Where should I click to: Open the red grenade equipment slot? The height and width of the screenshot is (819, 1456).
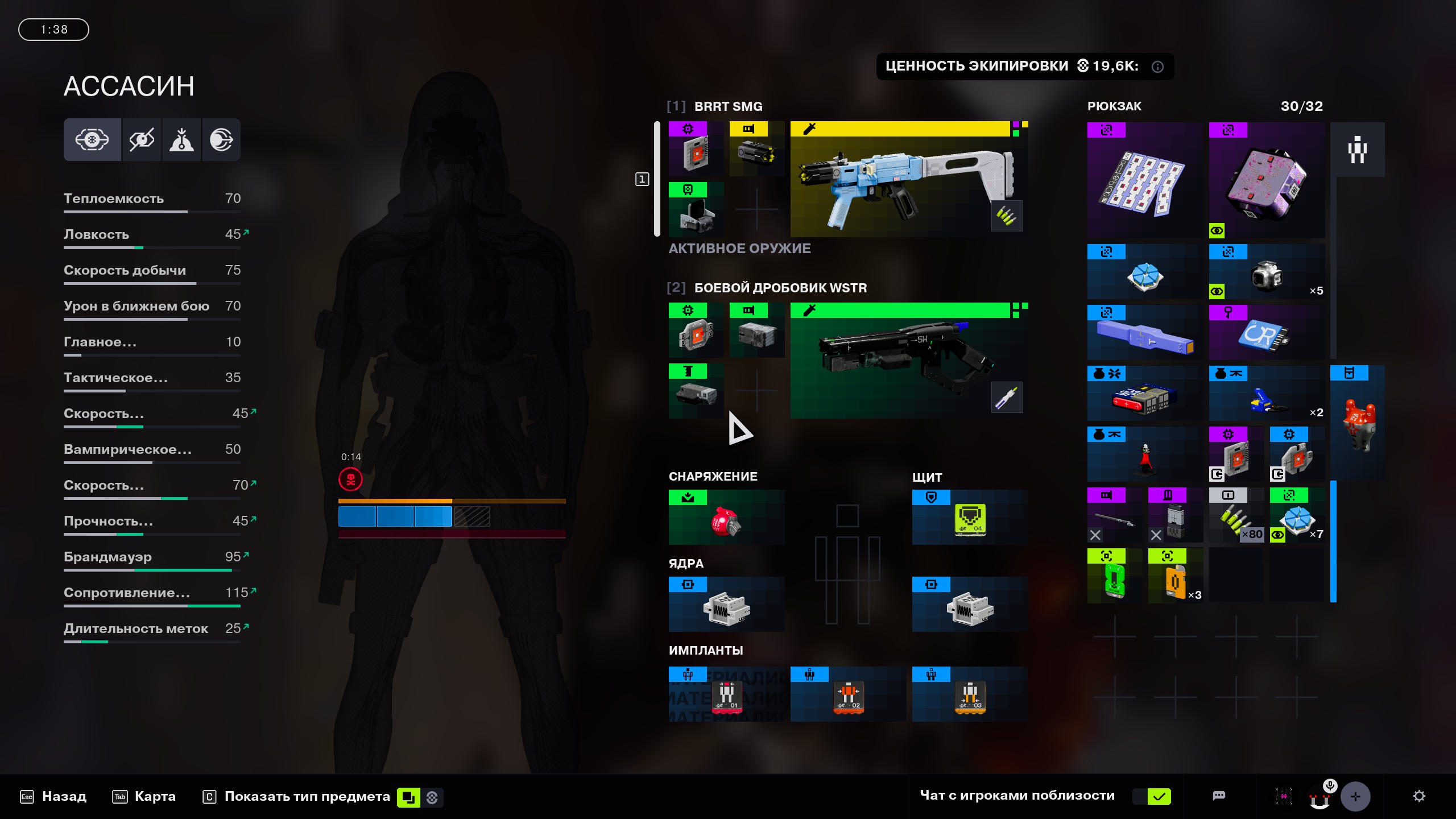(x=726, y=518)
